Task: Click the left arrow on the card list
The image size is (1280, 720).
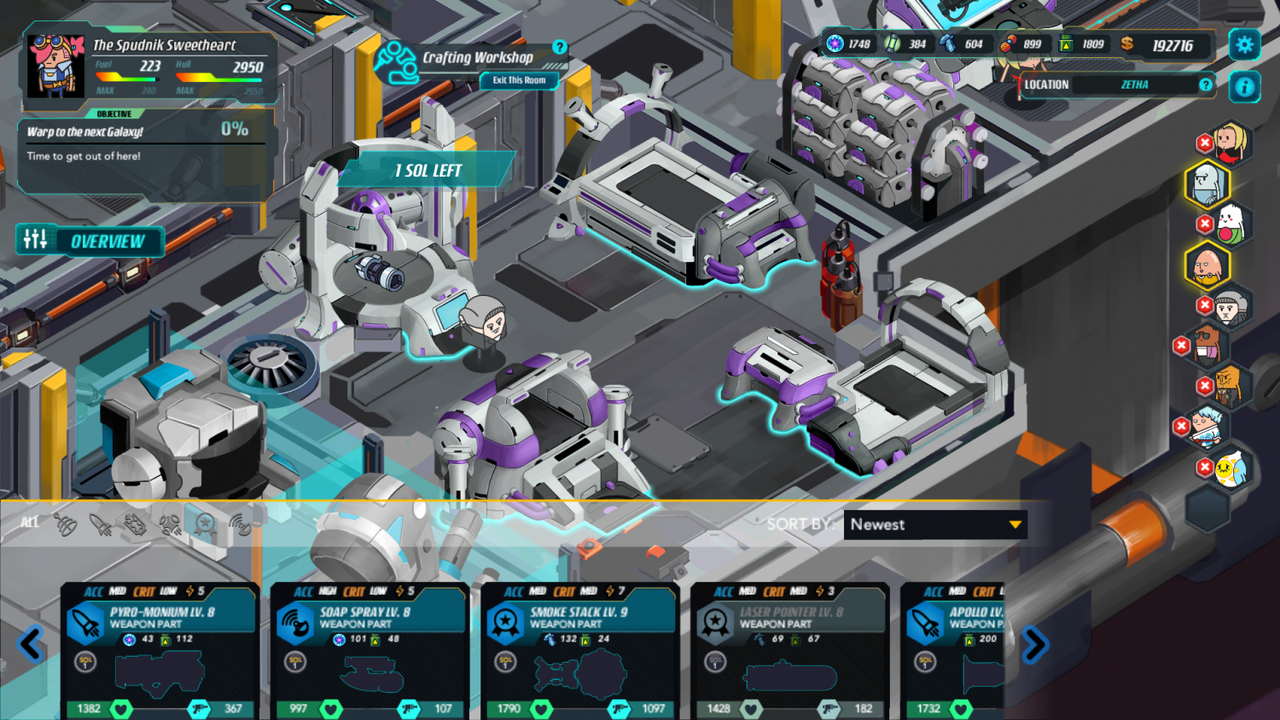Action: [x=31, y=645]
